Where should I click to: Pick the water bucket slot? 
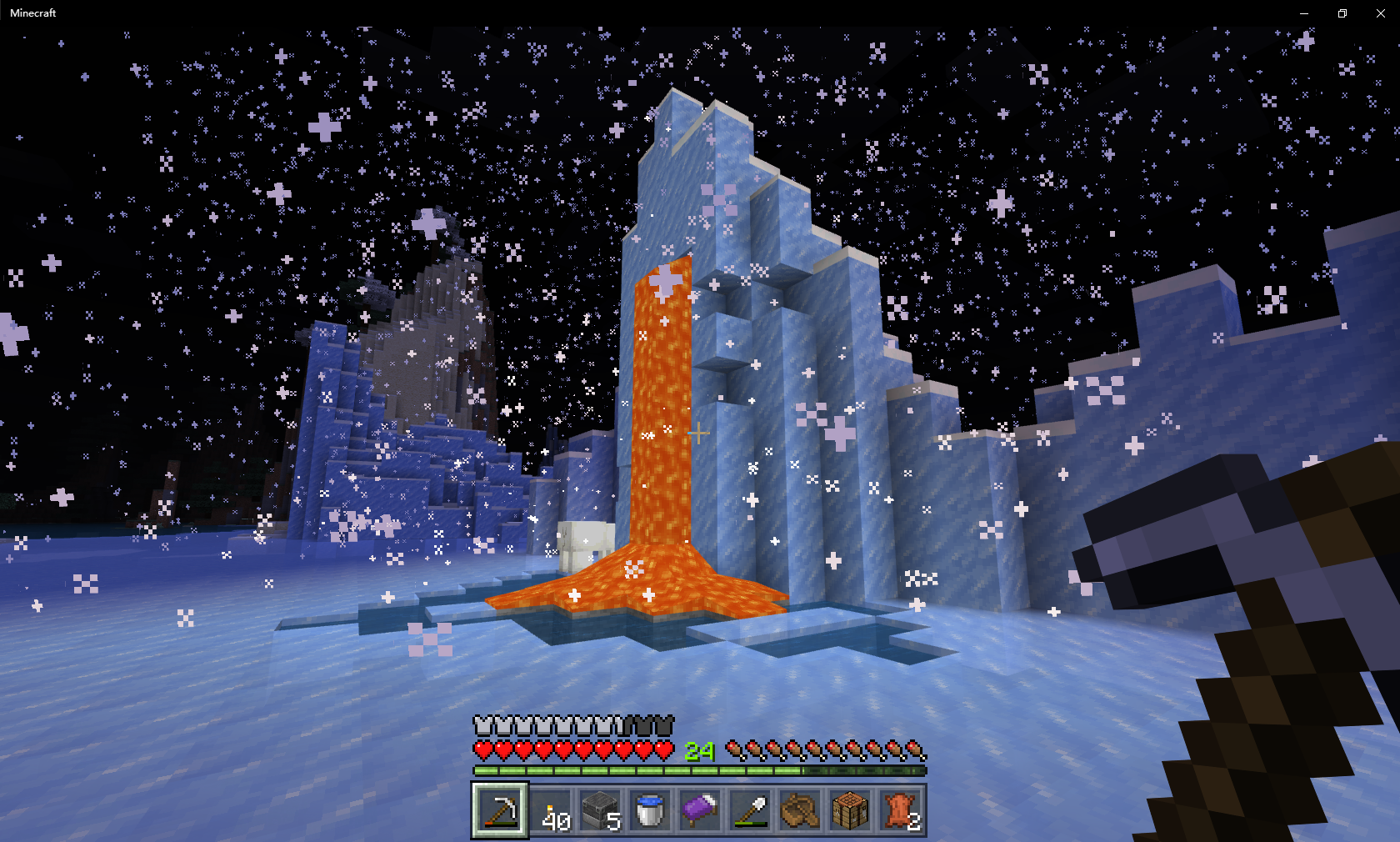(x=650, y=810)
